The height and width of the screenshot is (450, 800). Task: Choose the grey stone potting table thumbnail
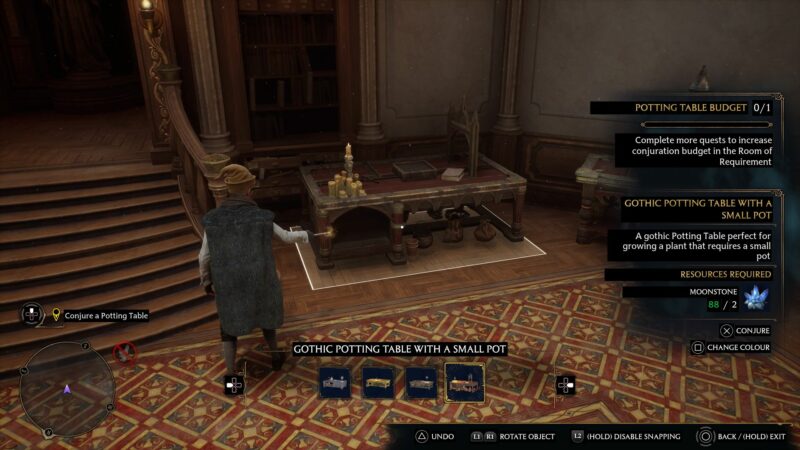(335, 382)
